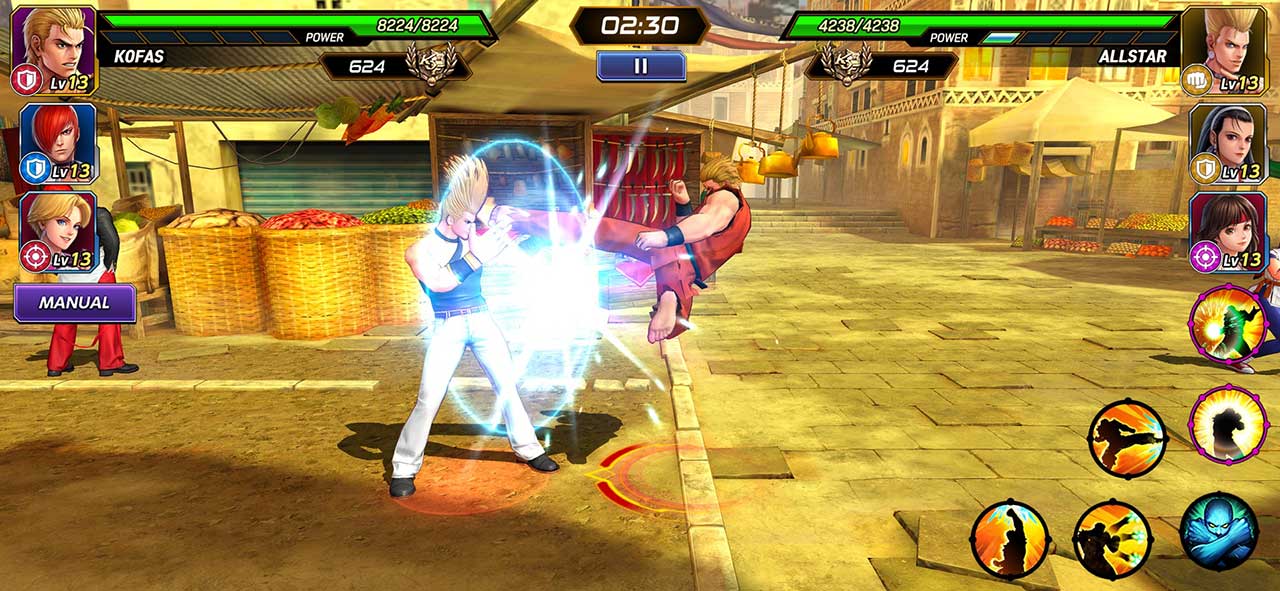Activate the glowing silhouette power-up special

click(1228, 424)
